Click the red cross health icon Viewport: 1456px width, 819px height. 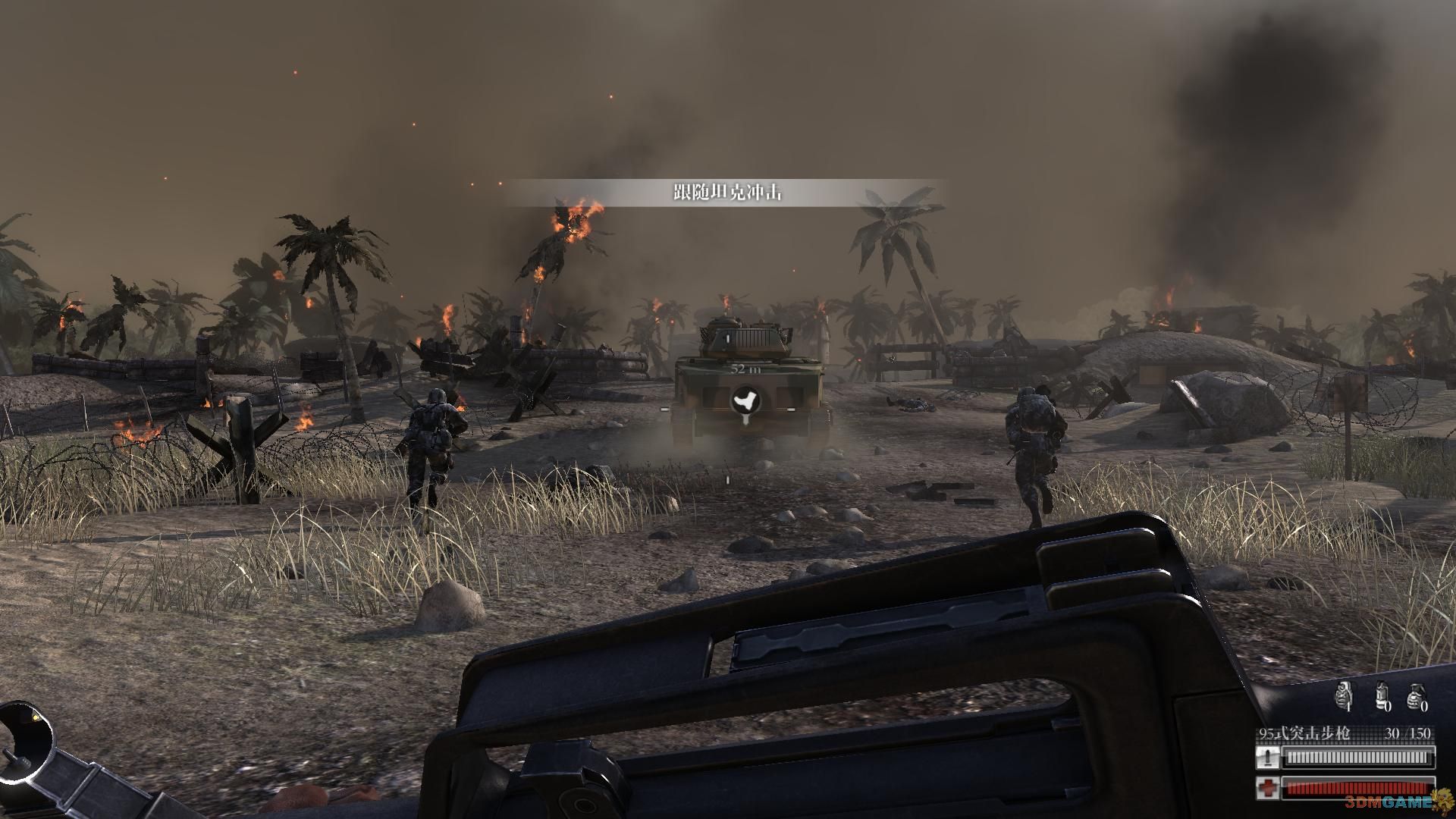[x=1267, y=787]
